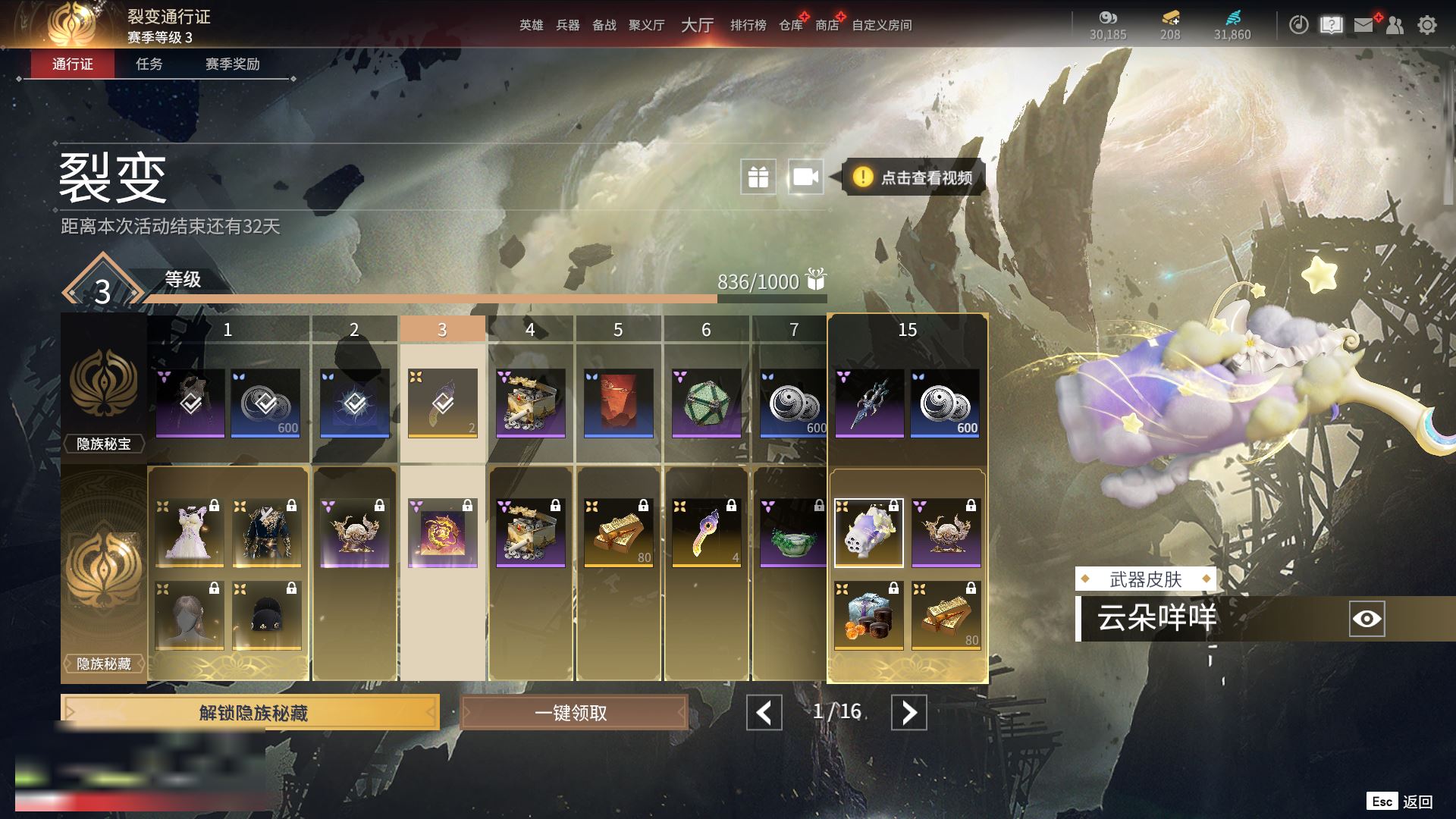The width and height of the screenshot is (1456, 819).
Task: Open the gift box icon beside video
Action: point(758,177)
